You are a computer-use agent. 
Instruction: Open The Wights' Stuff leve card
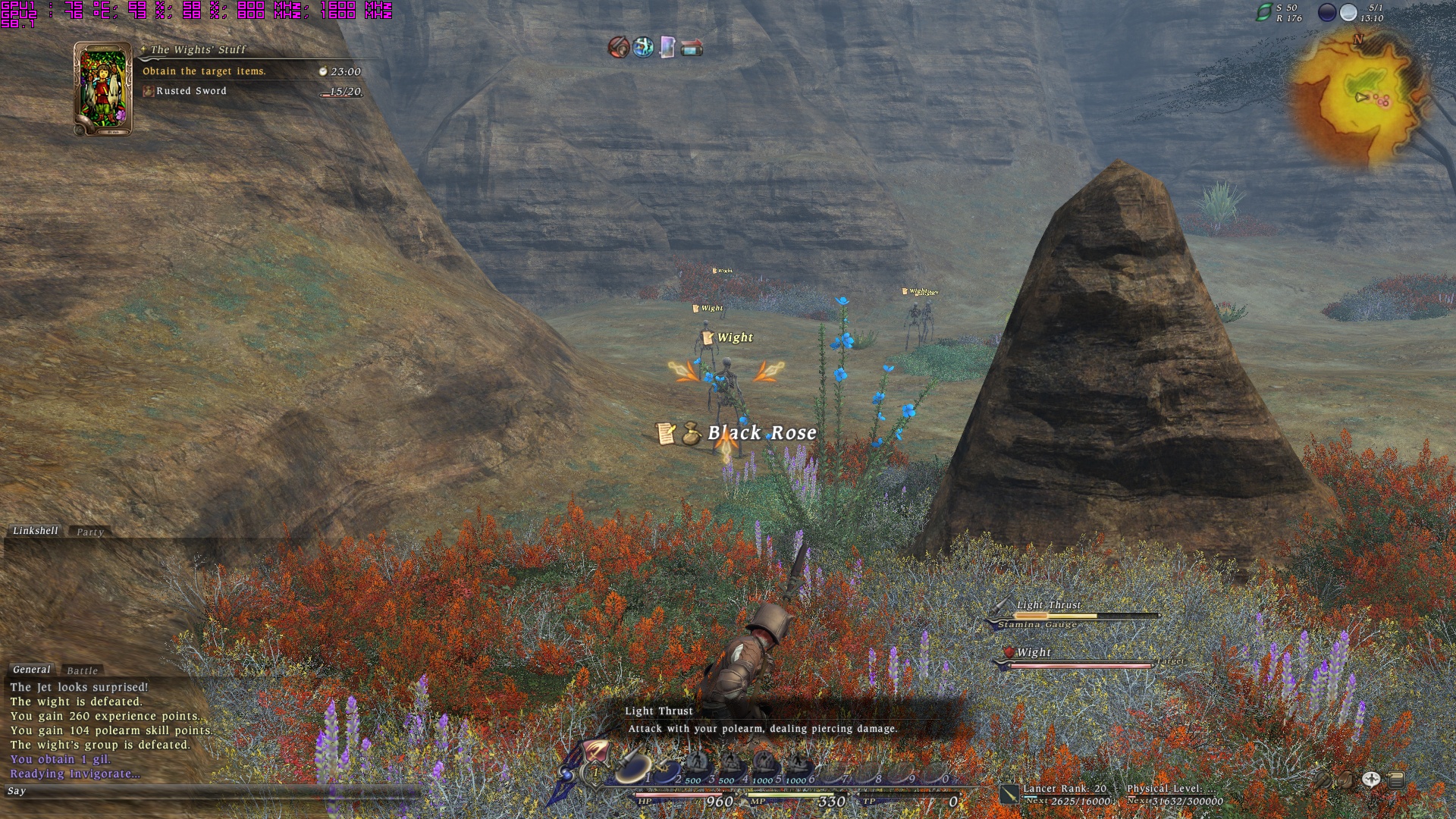pyautogui.click(x=103, y=89)
